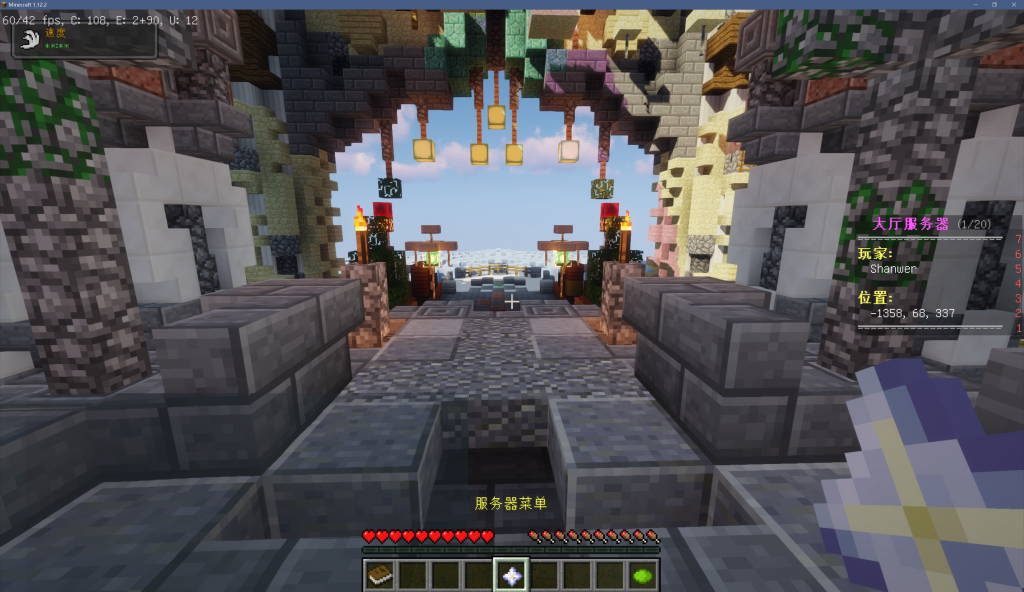The width and height of the screenshot is (1024, 592).
Task: Select the book item in the hotbar
Action: [380, 575]
